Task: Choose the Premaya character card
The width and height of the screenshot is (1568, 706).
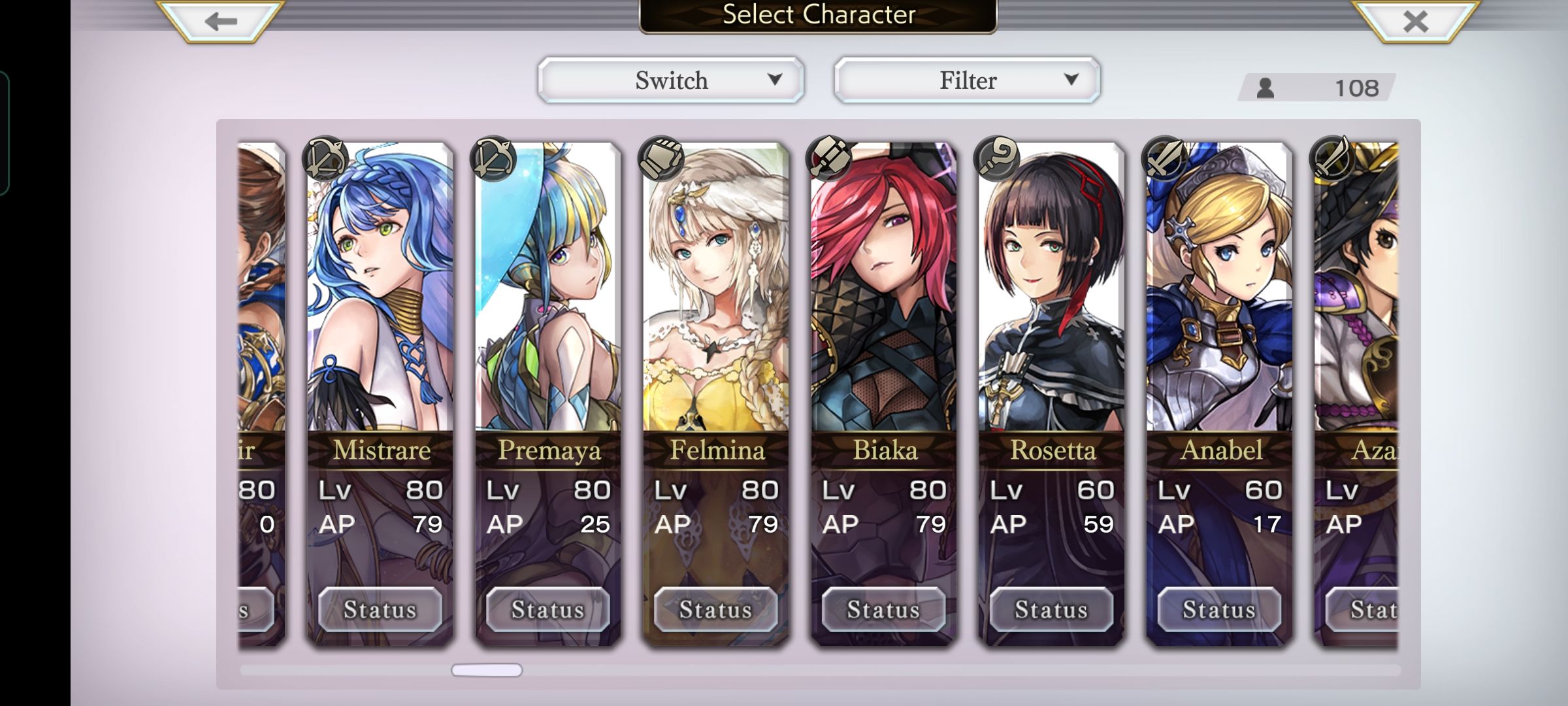Action: (547, 294)
